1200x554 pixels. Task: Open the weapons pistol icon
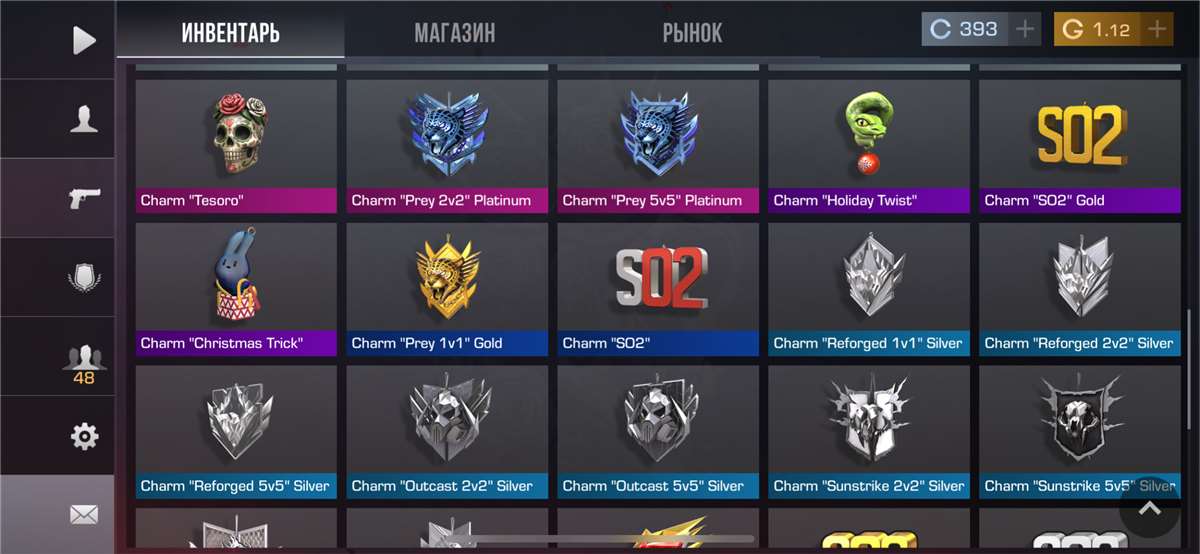84,198
